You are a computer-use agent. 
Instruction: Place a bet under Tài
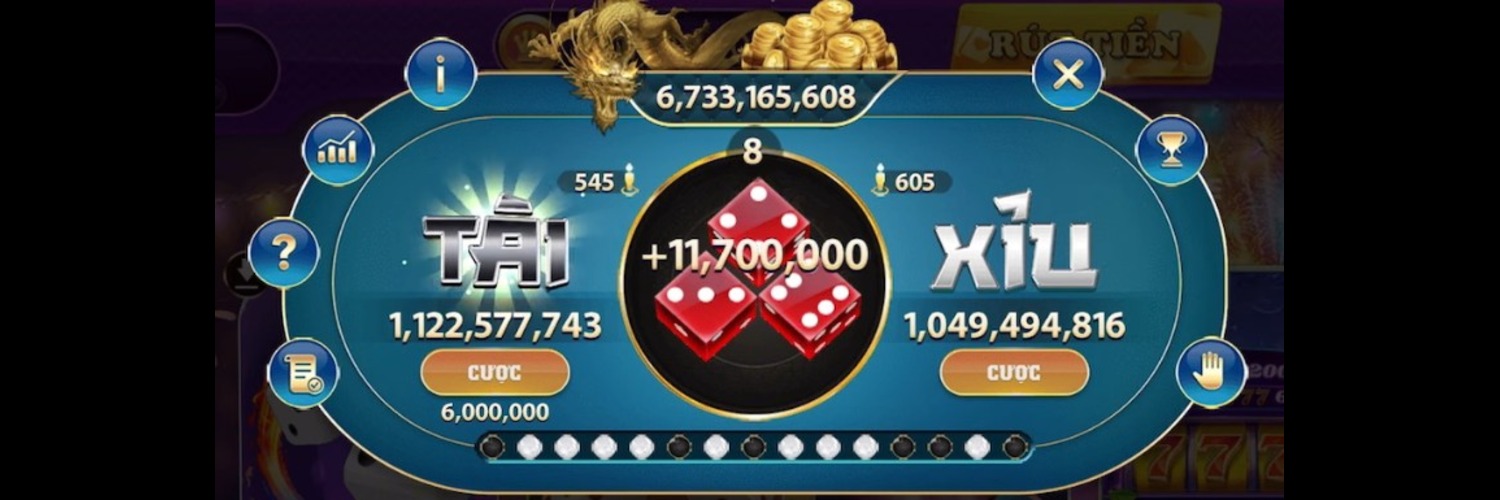(495, 373)
